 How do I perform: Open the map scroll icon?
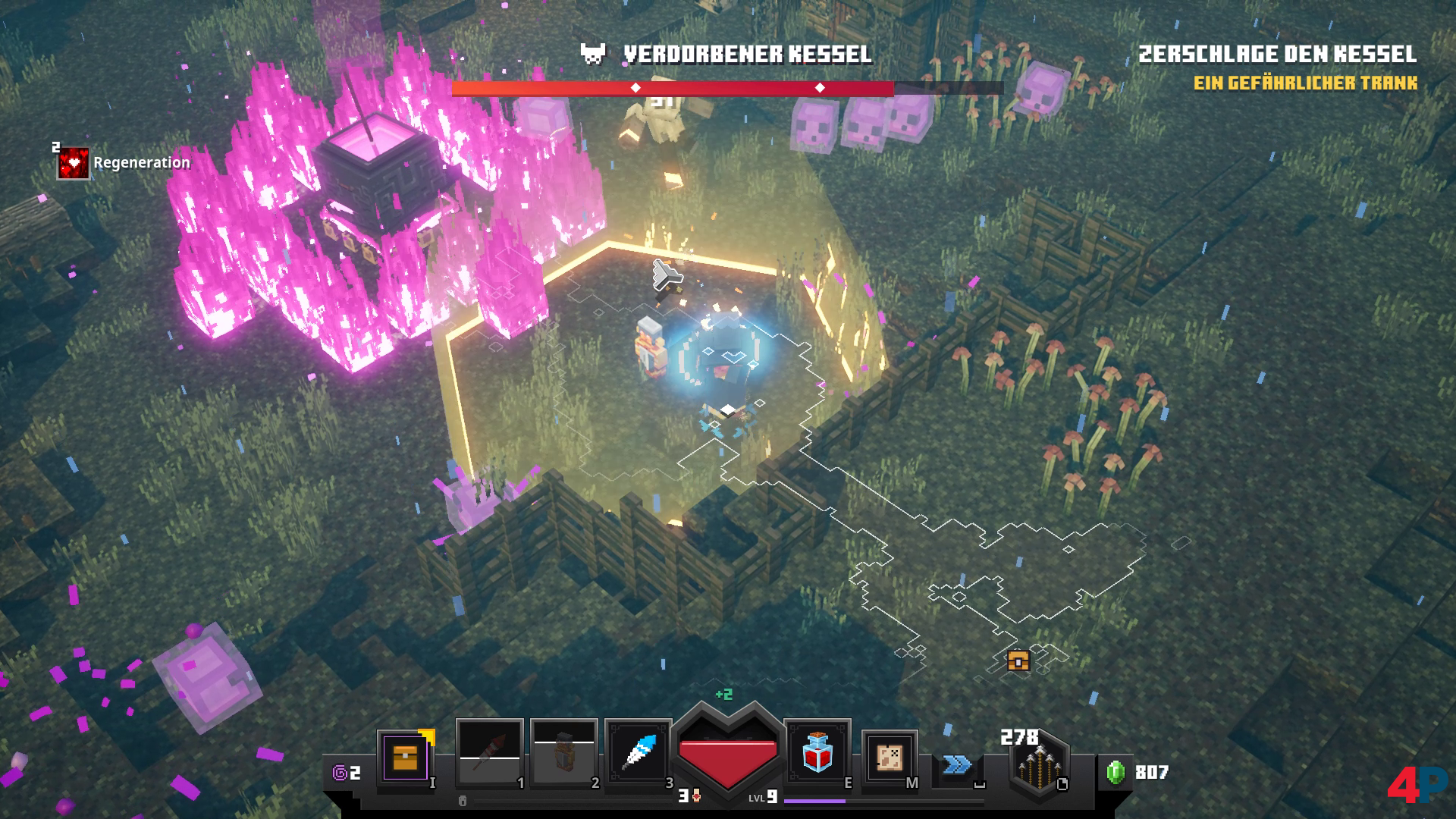[890, 758]
